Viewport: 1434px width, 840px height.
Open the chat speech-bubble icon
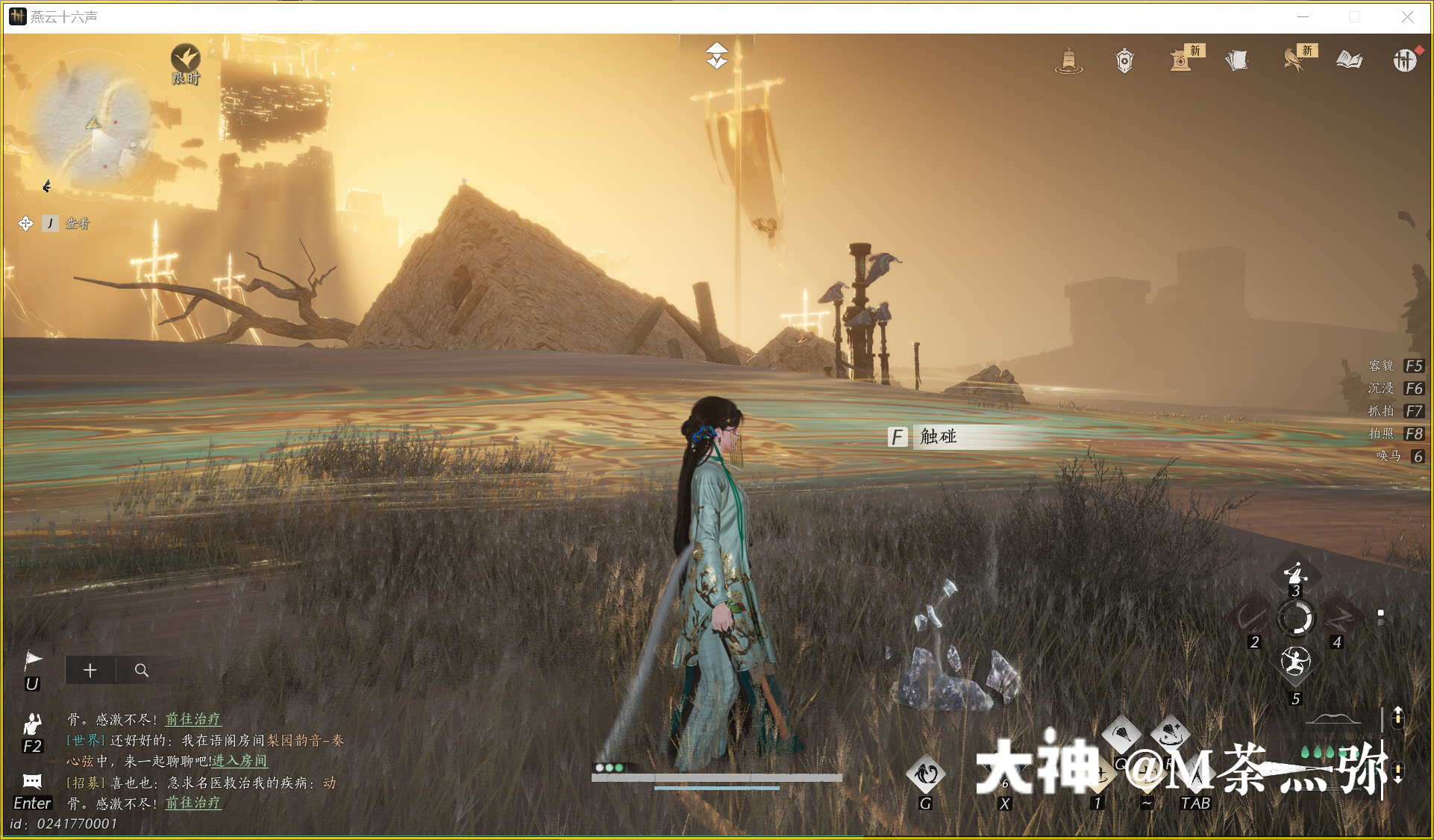[32, 781]
